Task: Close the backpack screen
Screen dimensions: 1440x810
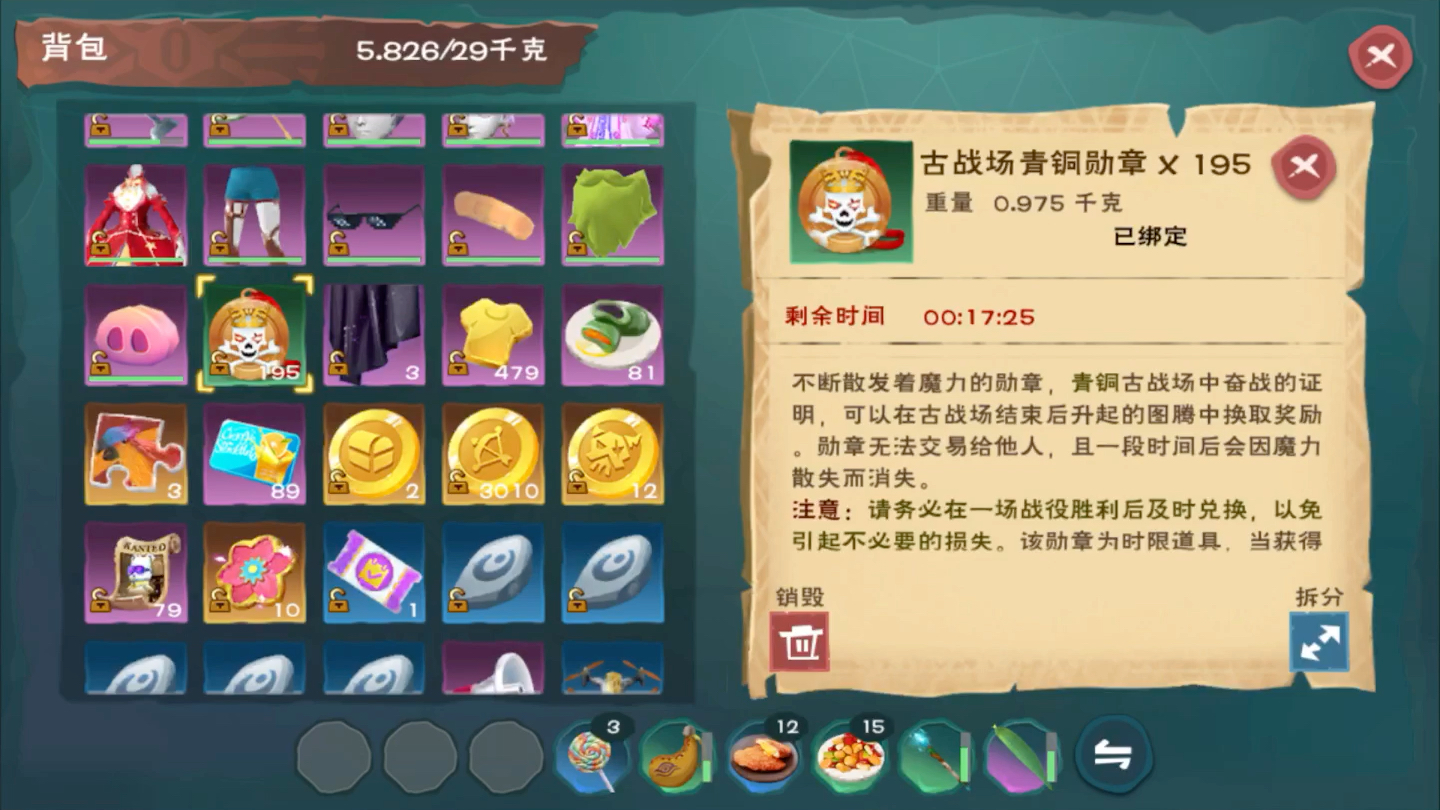Action: point(1380,57)
